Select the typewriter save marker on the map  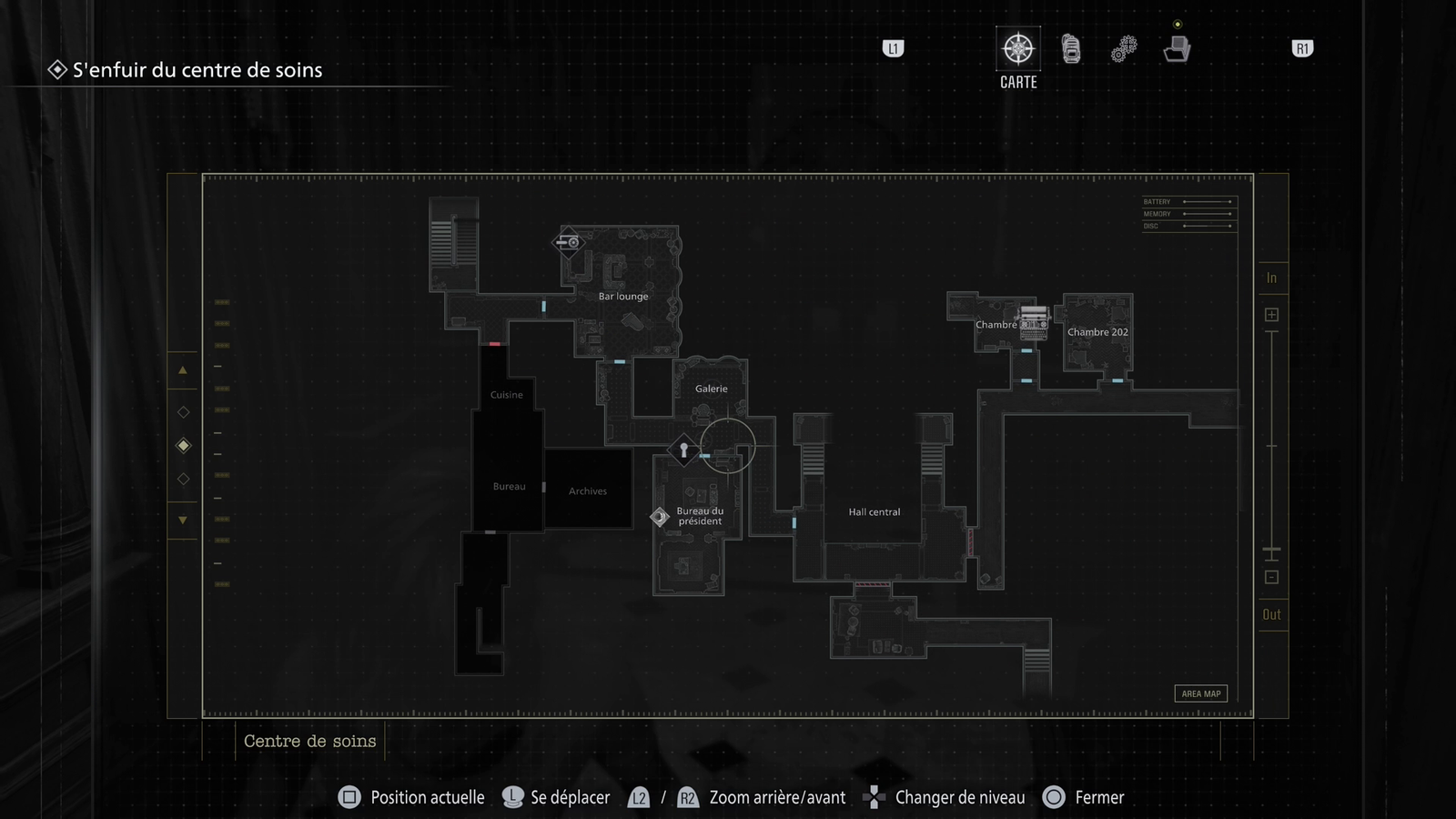click(1033, 322)
